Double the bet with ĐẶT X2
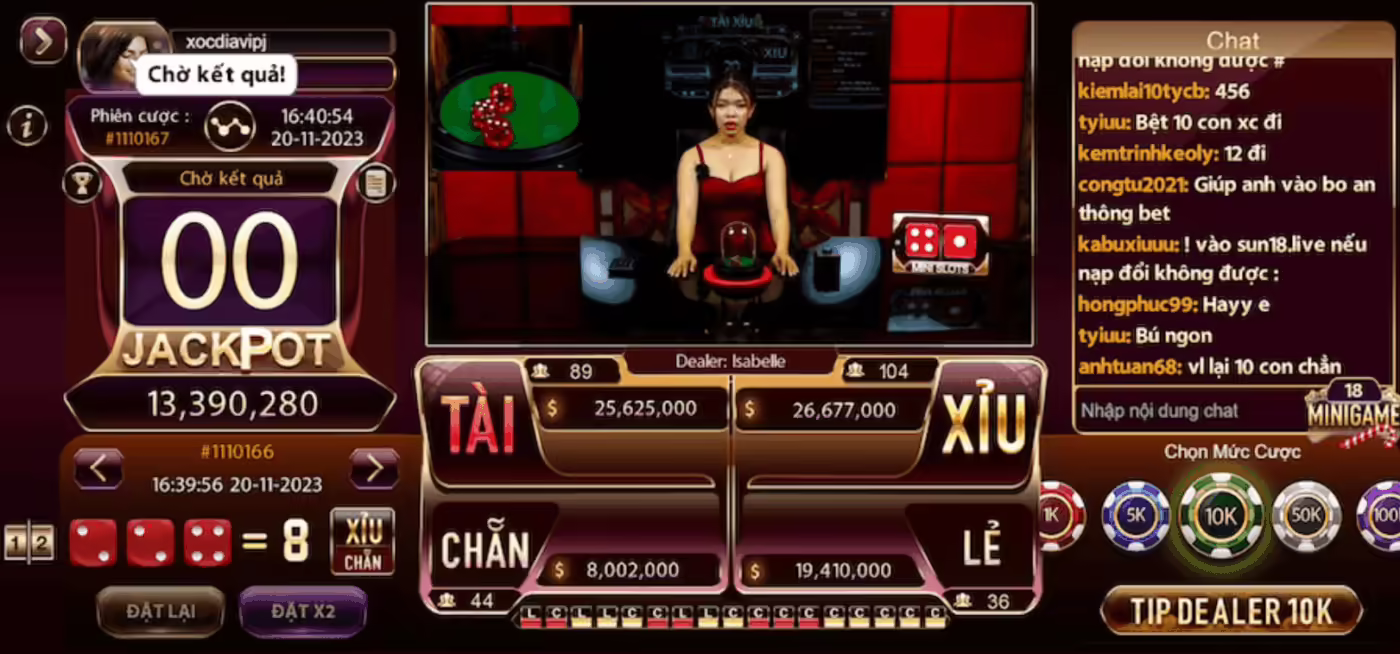This screenshot has height=654, width=1400. point(303,611)
